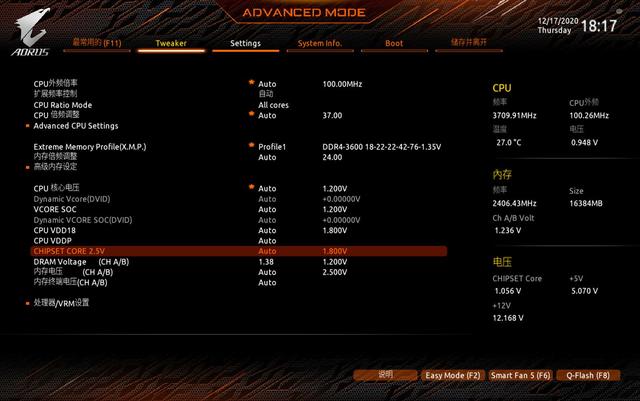This screenshot has width=640, height=401.
Task: Select the CPU VDD18 setting
Action: [55, 230]
